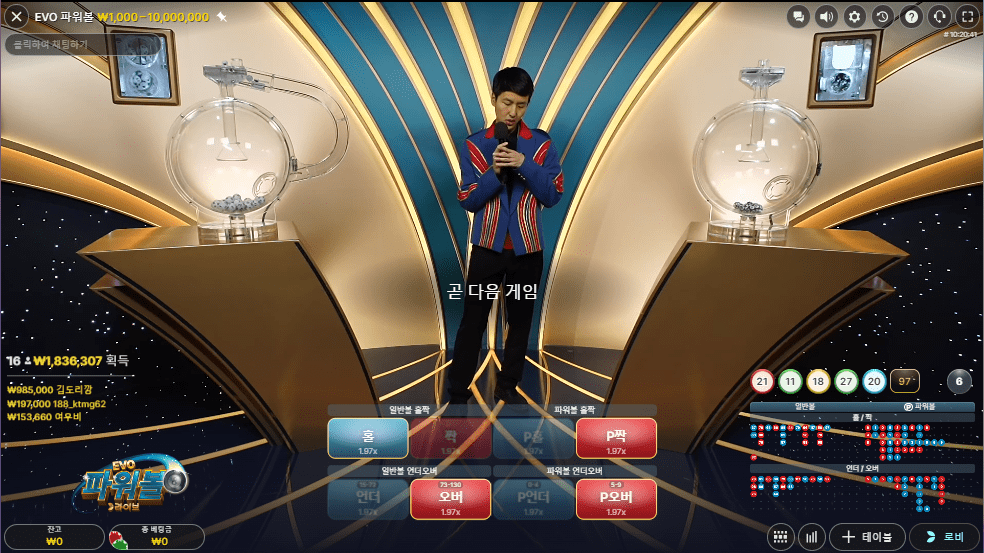Return to the lobby via 로비
The width and height of the screenshot is (984, 553).
pyautogui.click(x=944, y=537)
